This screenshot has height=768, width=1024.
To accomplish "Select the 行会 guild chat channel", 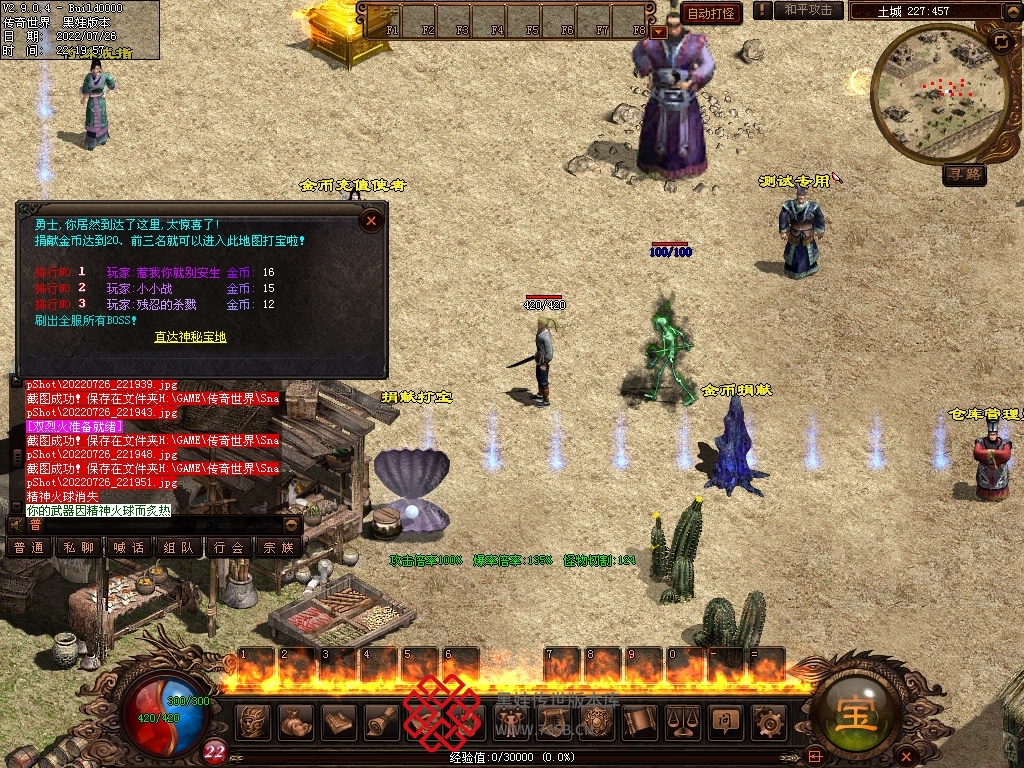I will click(x=229, y=547).
